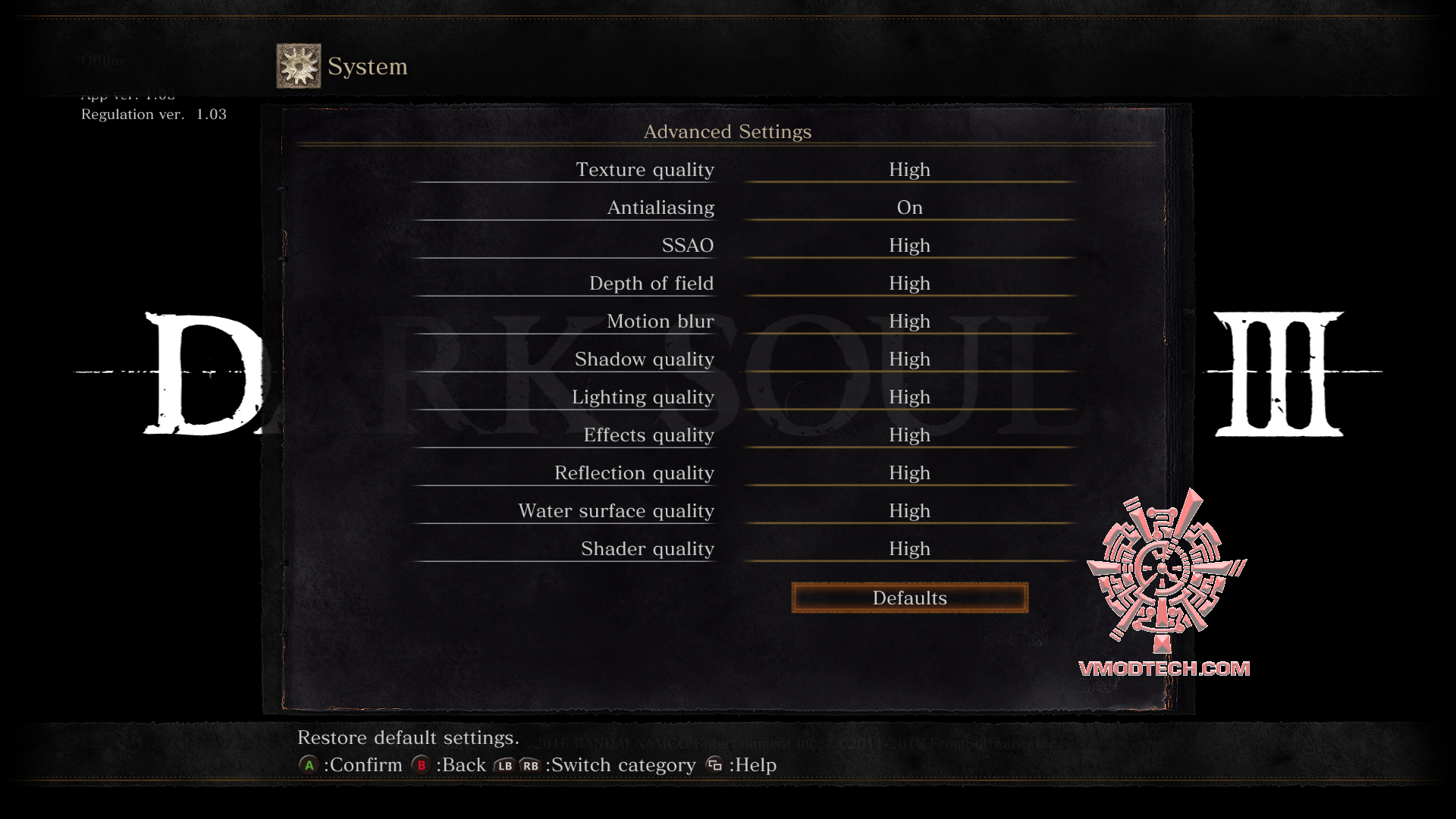The image size is (1456, 819).
Task: Select the Advanced Settings category header
Action: [x=727, y=131]
